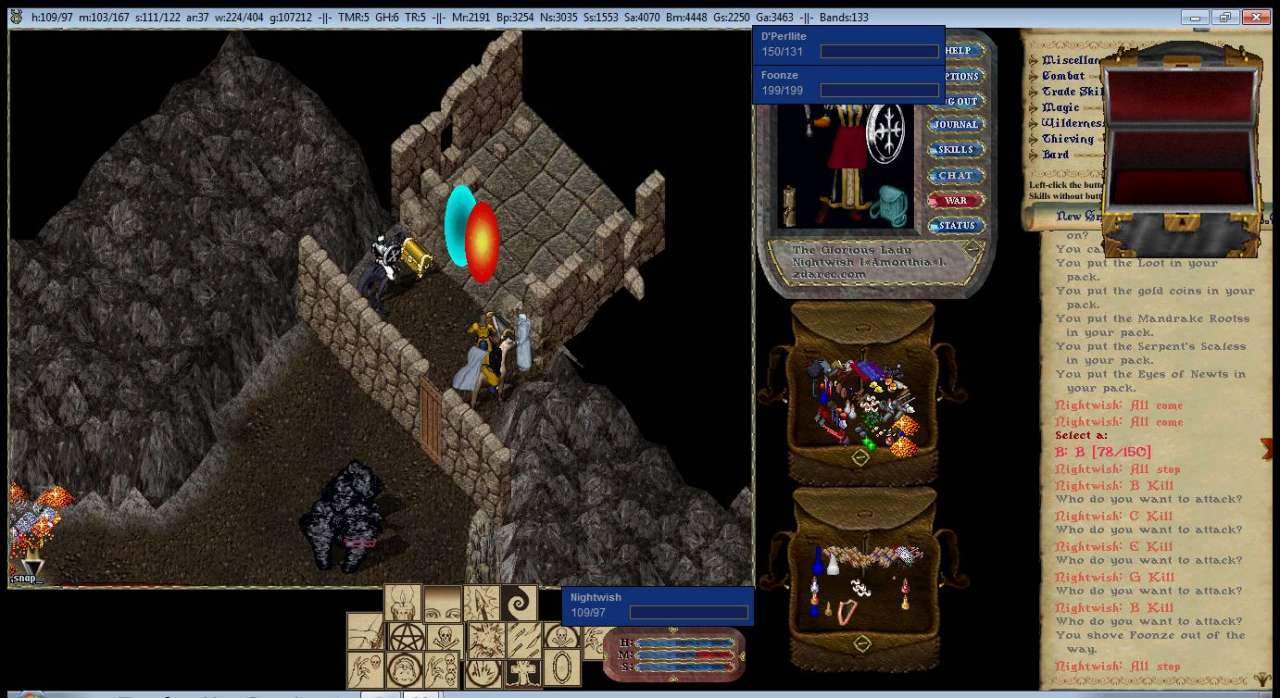Use the cross-shaped spell icon

coord(523,670)
